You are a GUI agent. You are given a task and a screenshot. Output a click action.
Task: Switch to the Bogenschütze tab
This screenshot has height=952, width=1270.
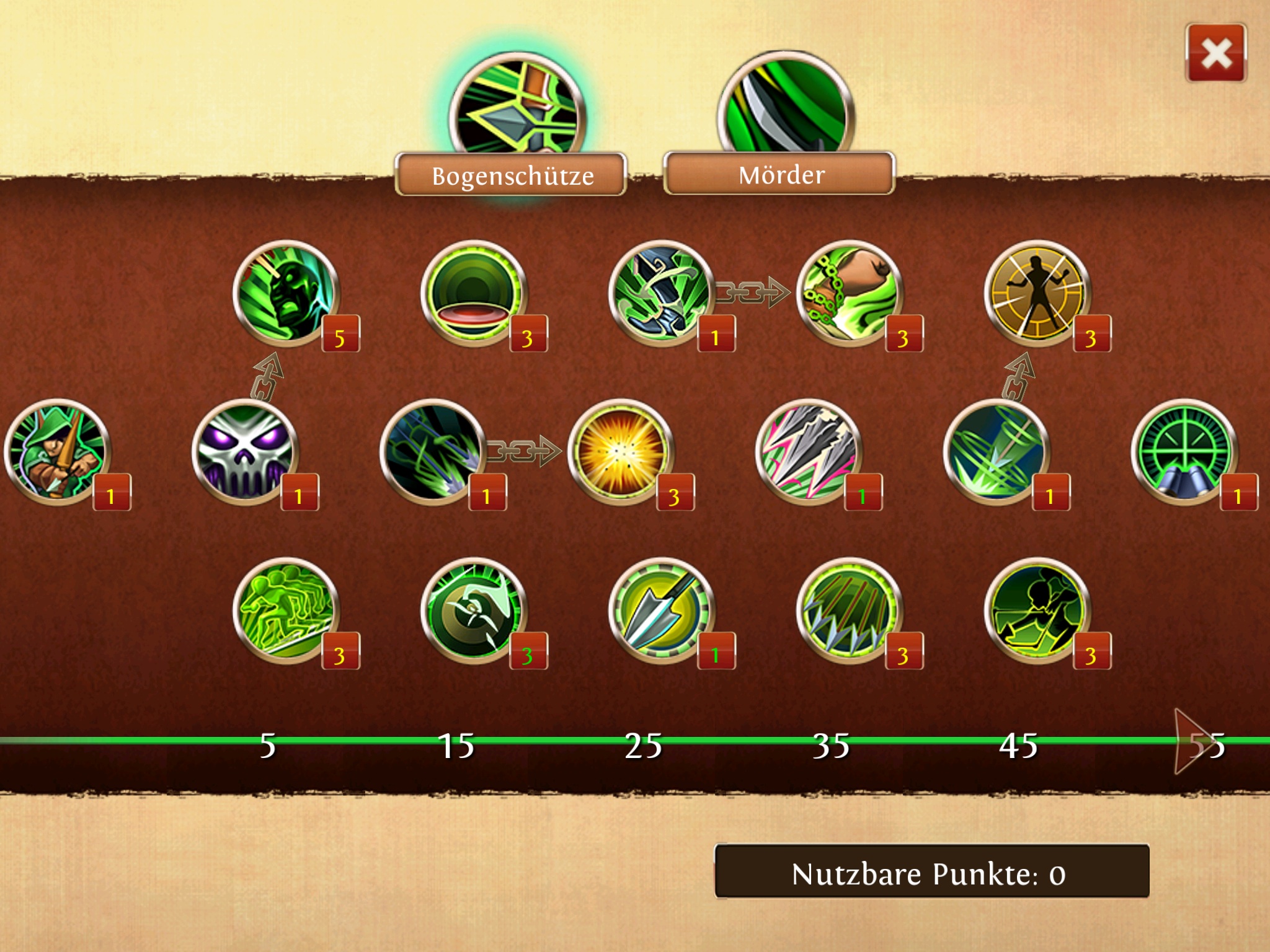click(512, 175)
